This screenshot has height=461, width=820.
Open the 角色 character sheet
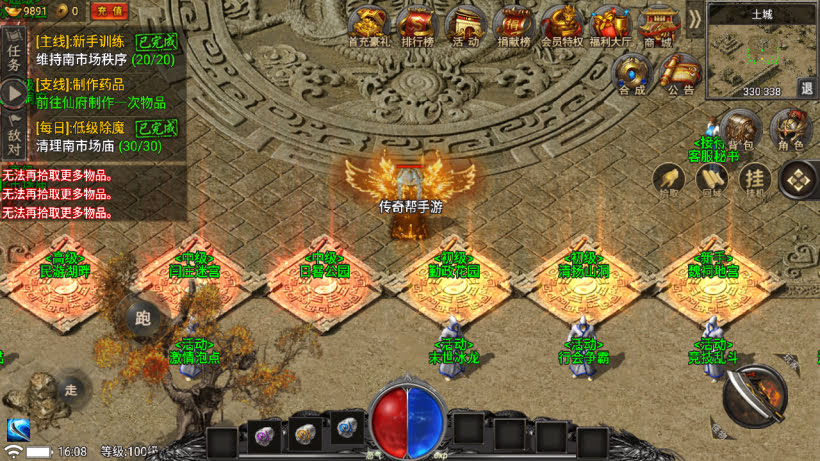(790, 130)
